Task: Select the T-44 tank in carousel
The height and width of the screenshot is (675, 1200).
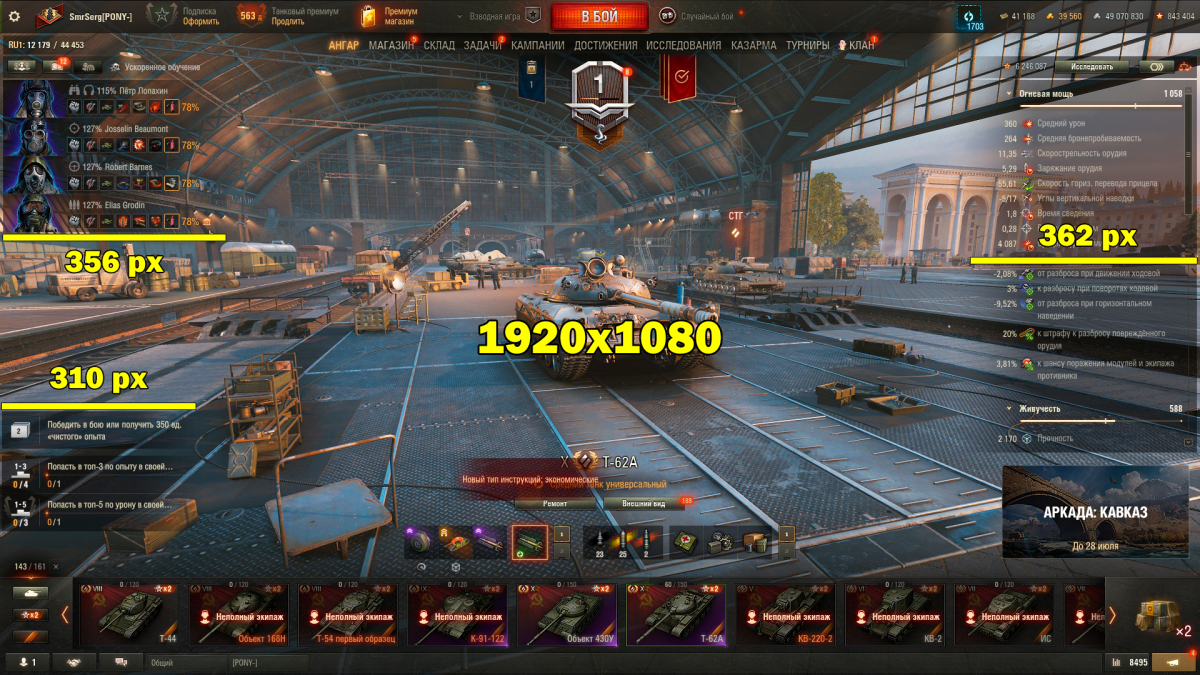Action: click(127, 612)
